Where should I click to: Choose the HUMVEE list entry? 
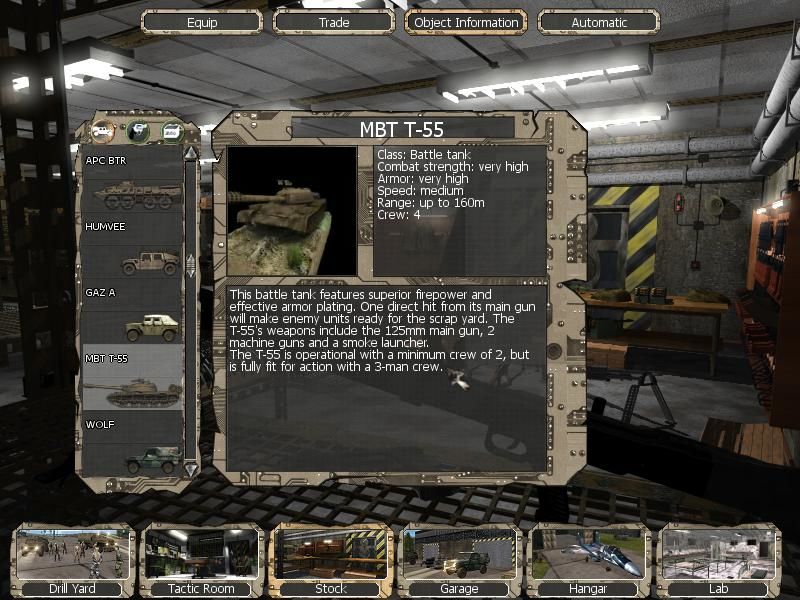(131, 249)
